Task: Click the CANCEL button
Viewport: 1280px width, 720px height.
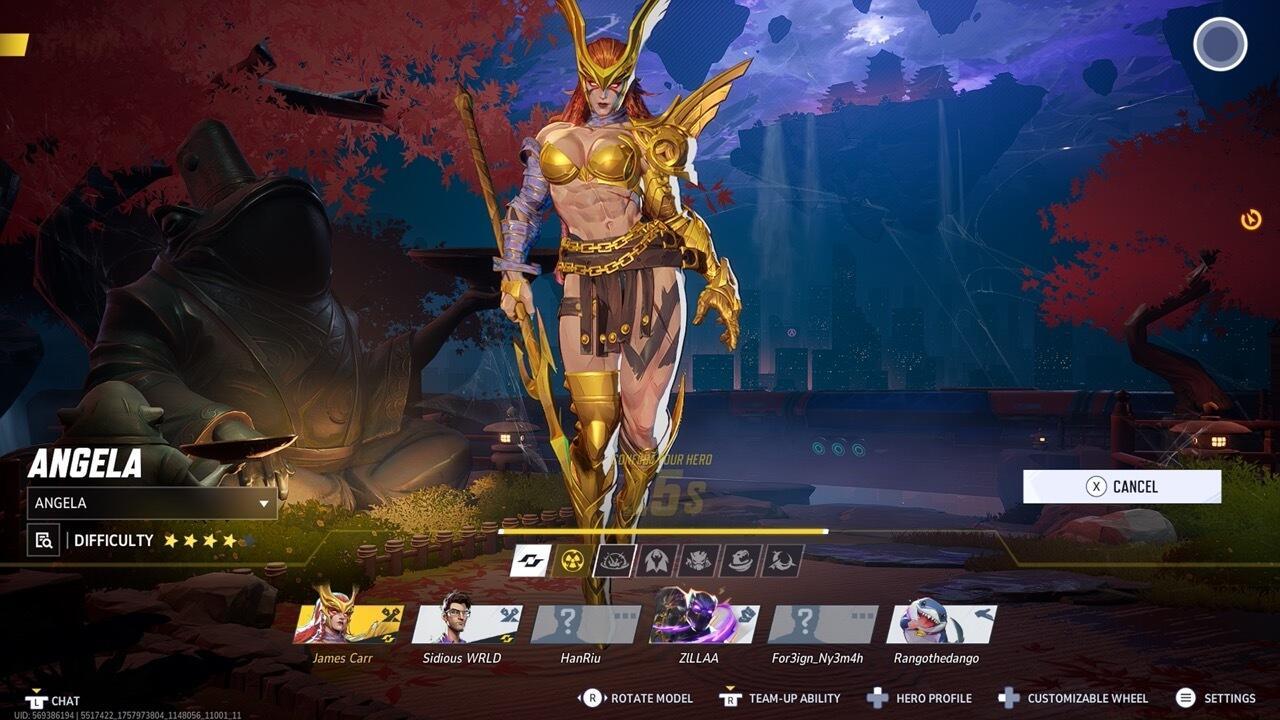Action: pyautogui.click(x=1120, y=487)
